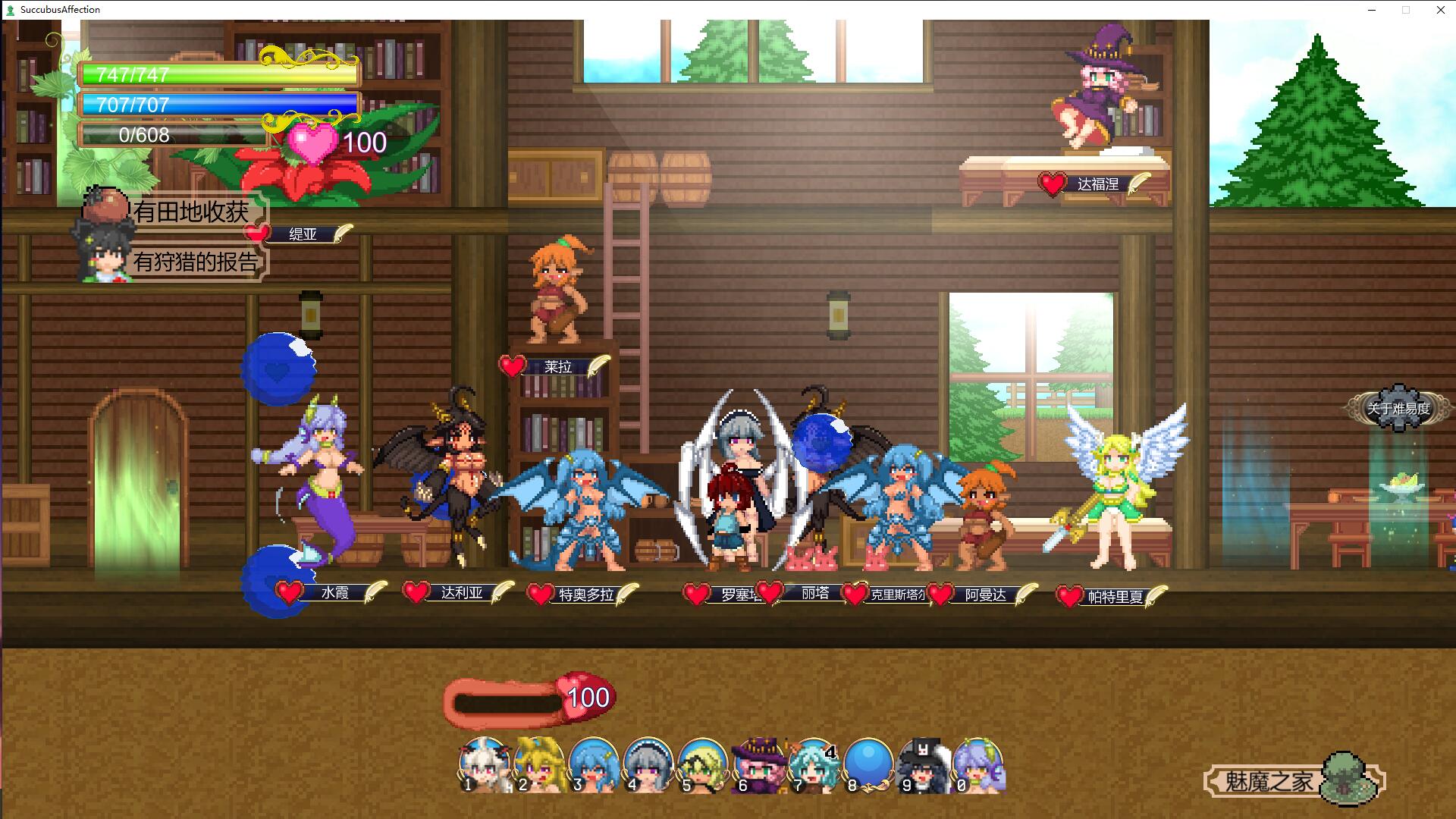Click the 达利亚 name tag

462,593
